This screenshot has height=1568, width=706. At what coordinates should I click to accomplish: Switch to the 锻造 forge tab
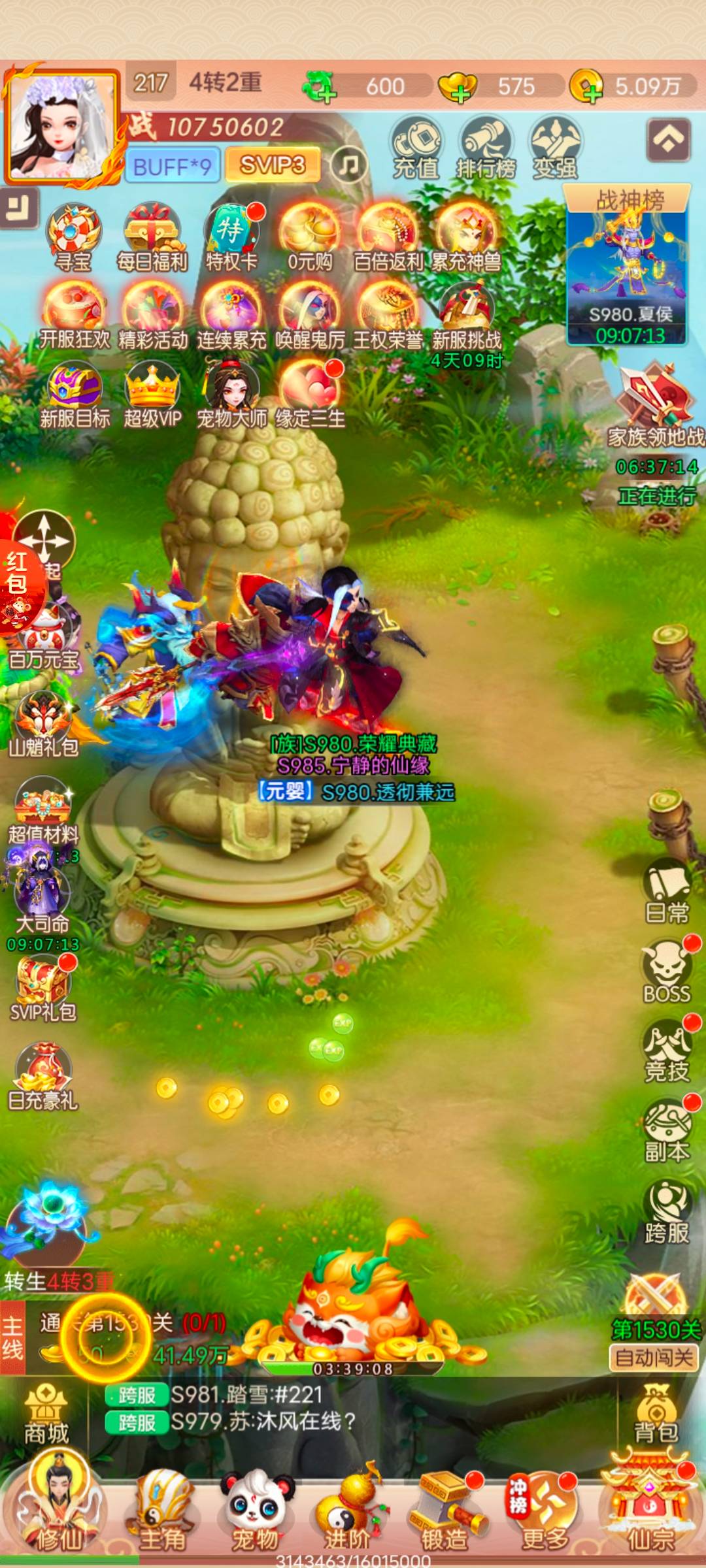click(x=445, y=1511)
